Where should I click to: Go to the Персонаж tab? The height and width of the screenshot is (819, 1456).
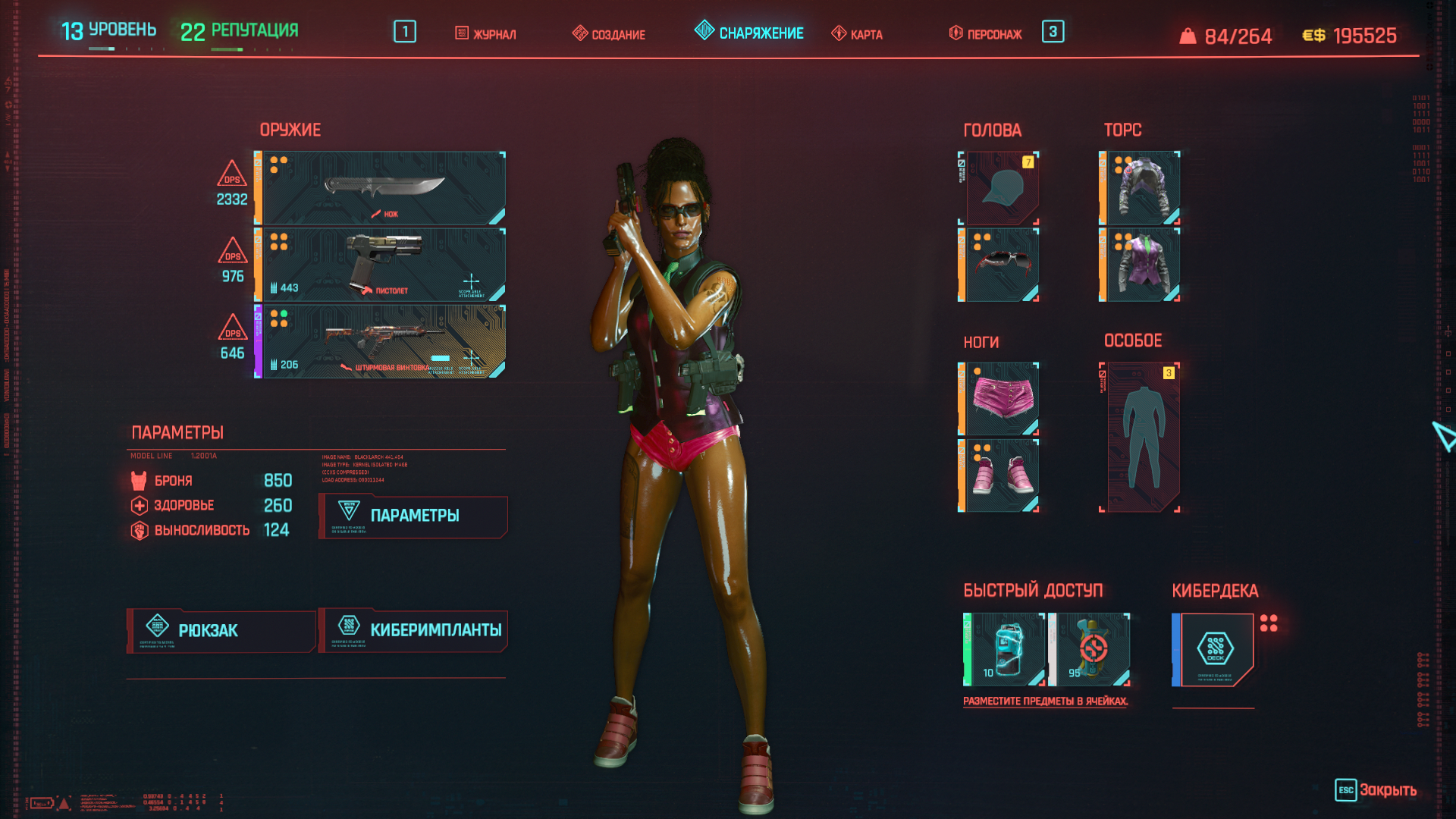point(986,34)
